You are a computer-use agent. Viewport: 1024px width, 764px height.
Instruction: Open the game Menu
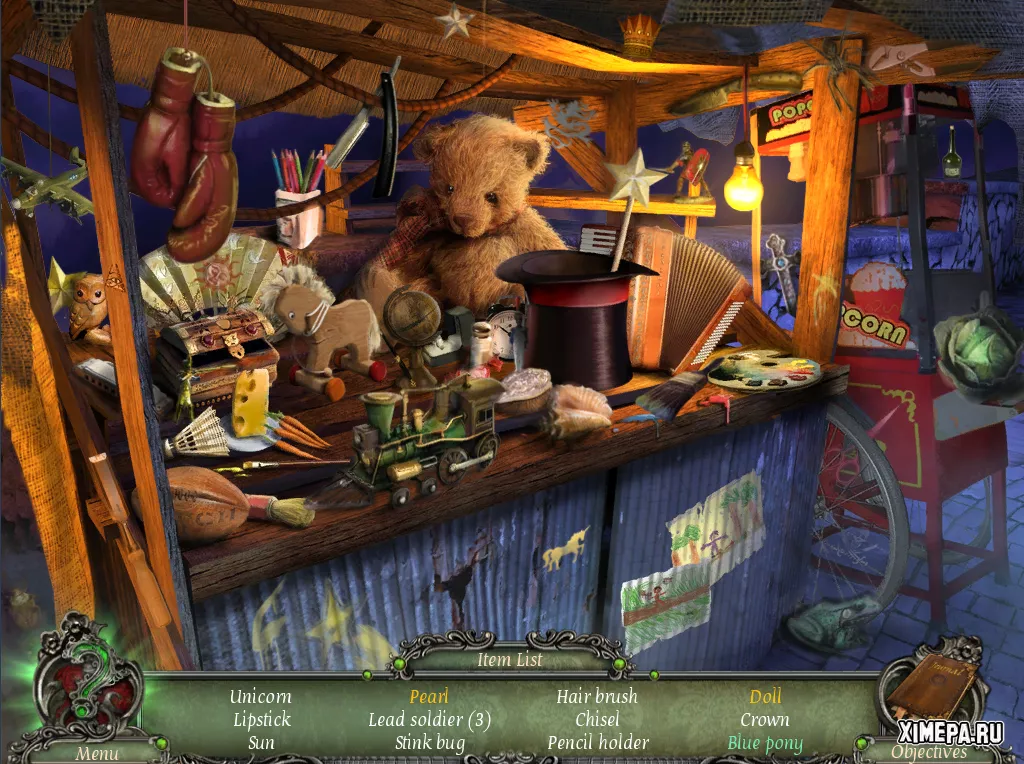click(96, 752)
